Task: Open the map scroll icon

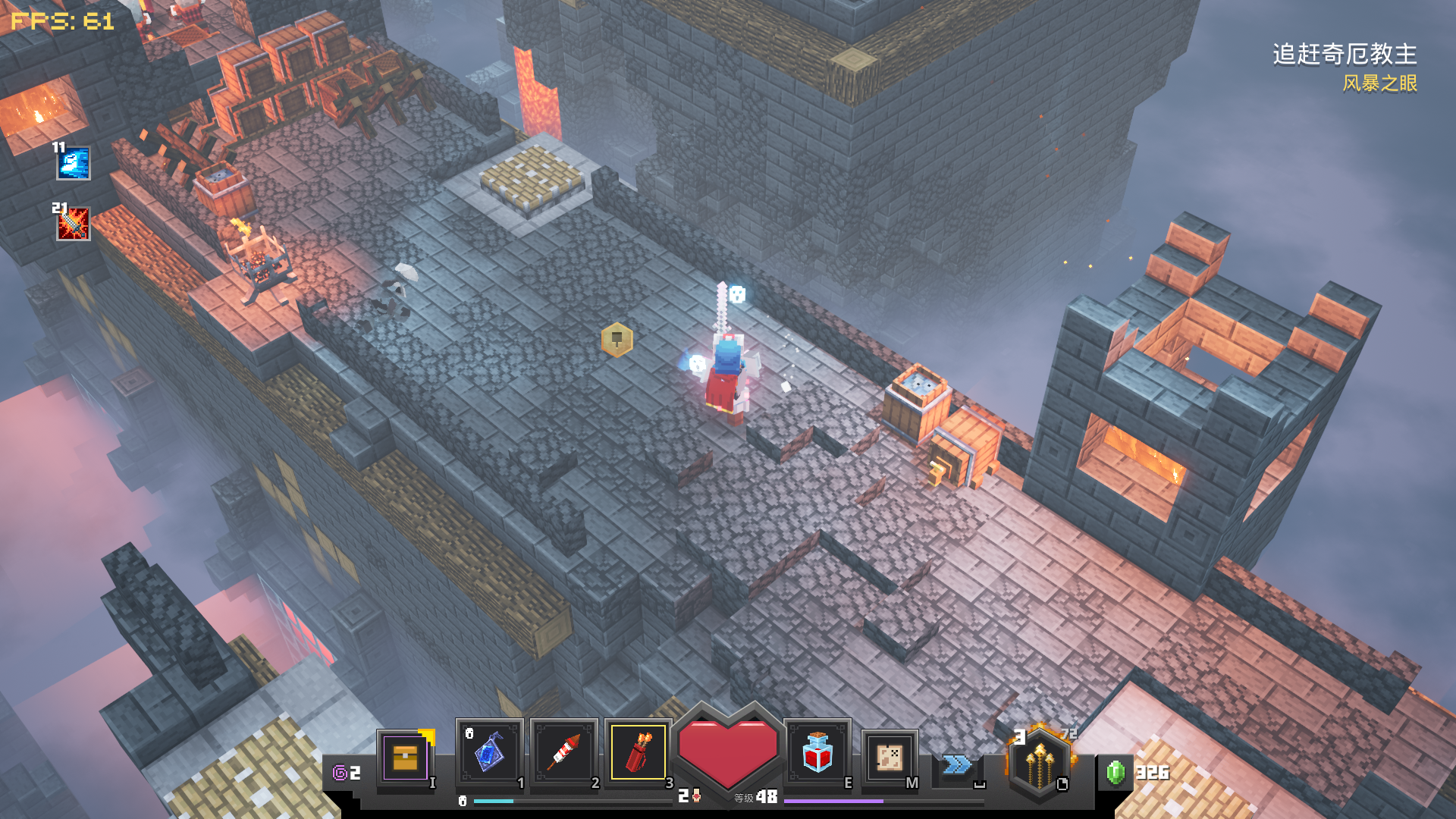Action: [x=889, y=757]
